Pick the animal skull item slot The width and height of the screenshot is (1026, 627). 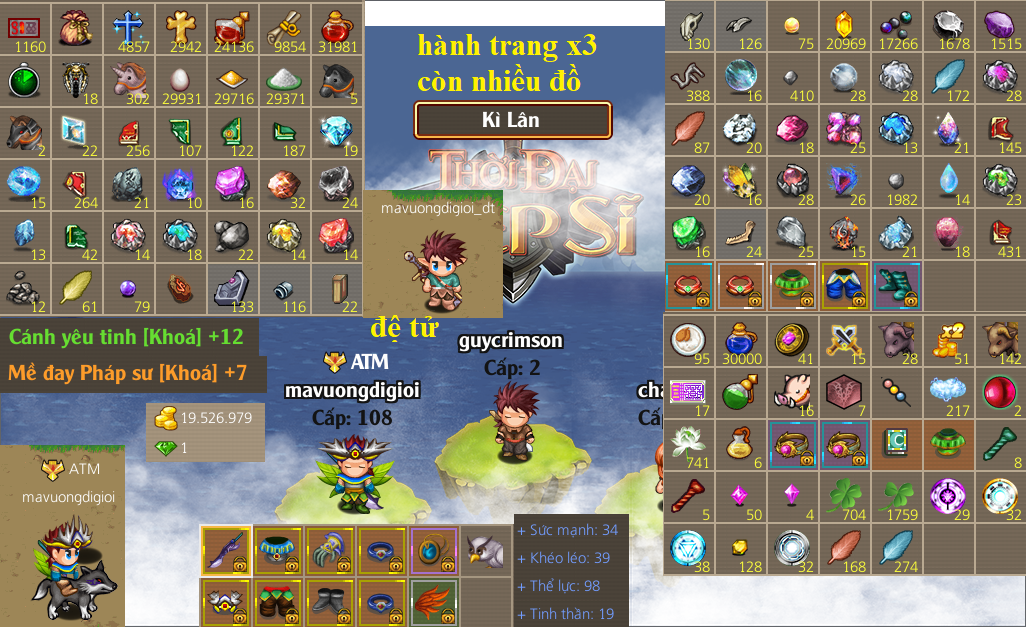tap(689, 27)
